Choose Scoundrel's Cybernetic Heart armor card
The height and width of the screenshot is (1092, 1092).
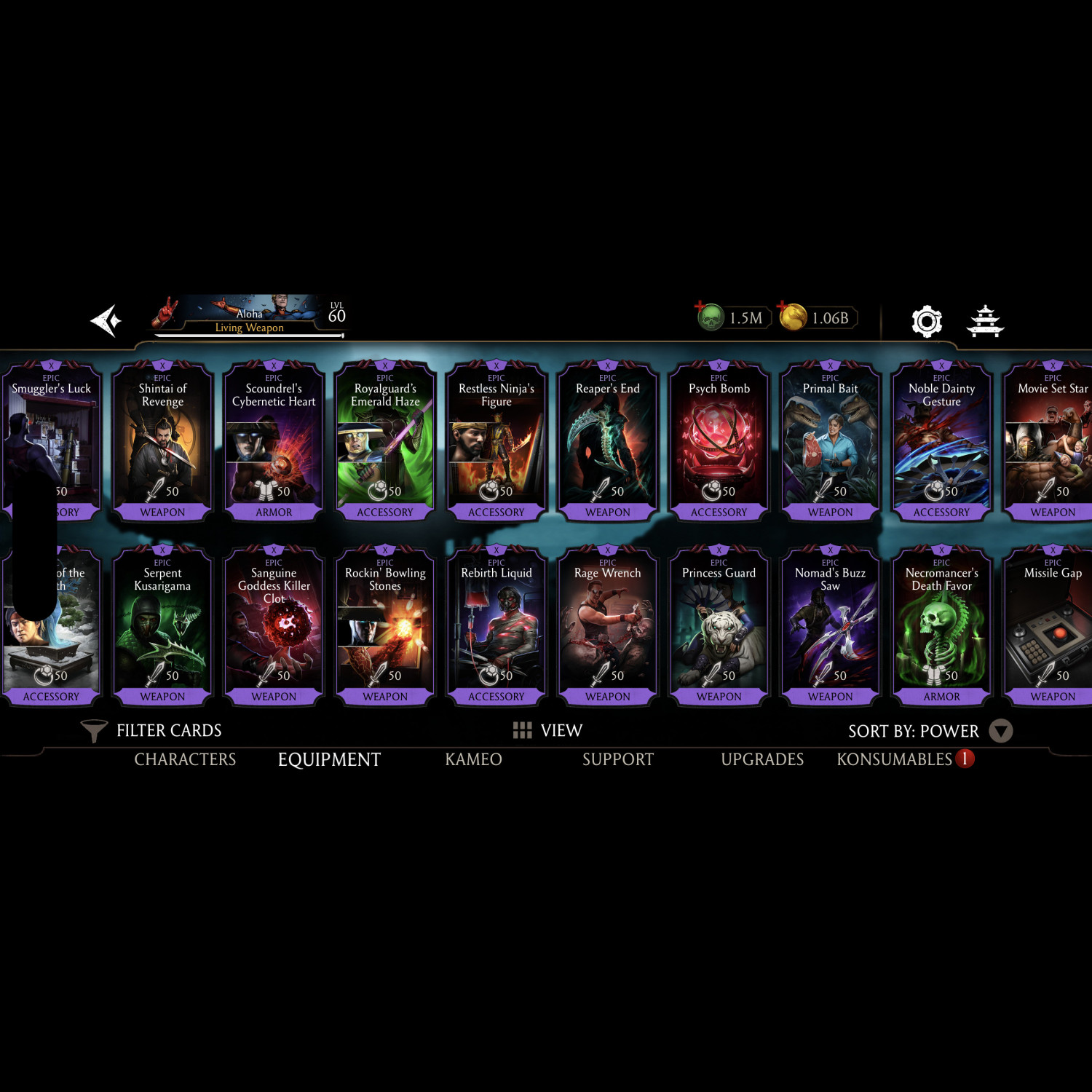[x=274, y=440]
